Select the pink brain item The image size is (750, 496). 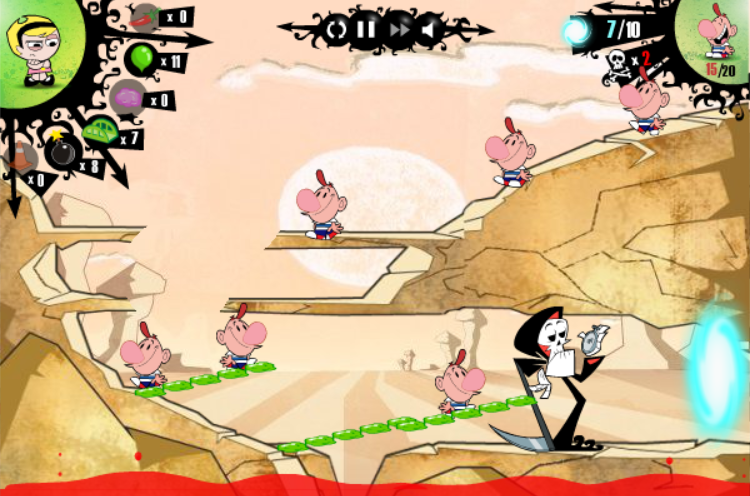(x=127, y=98)
